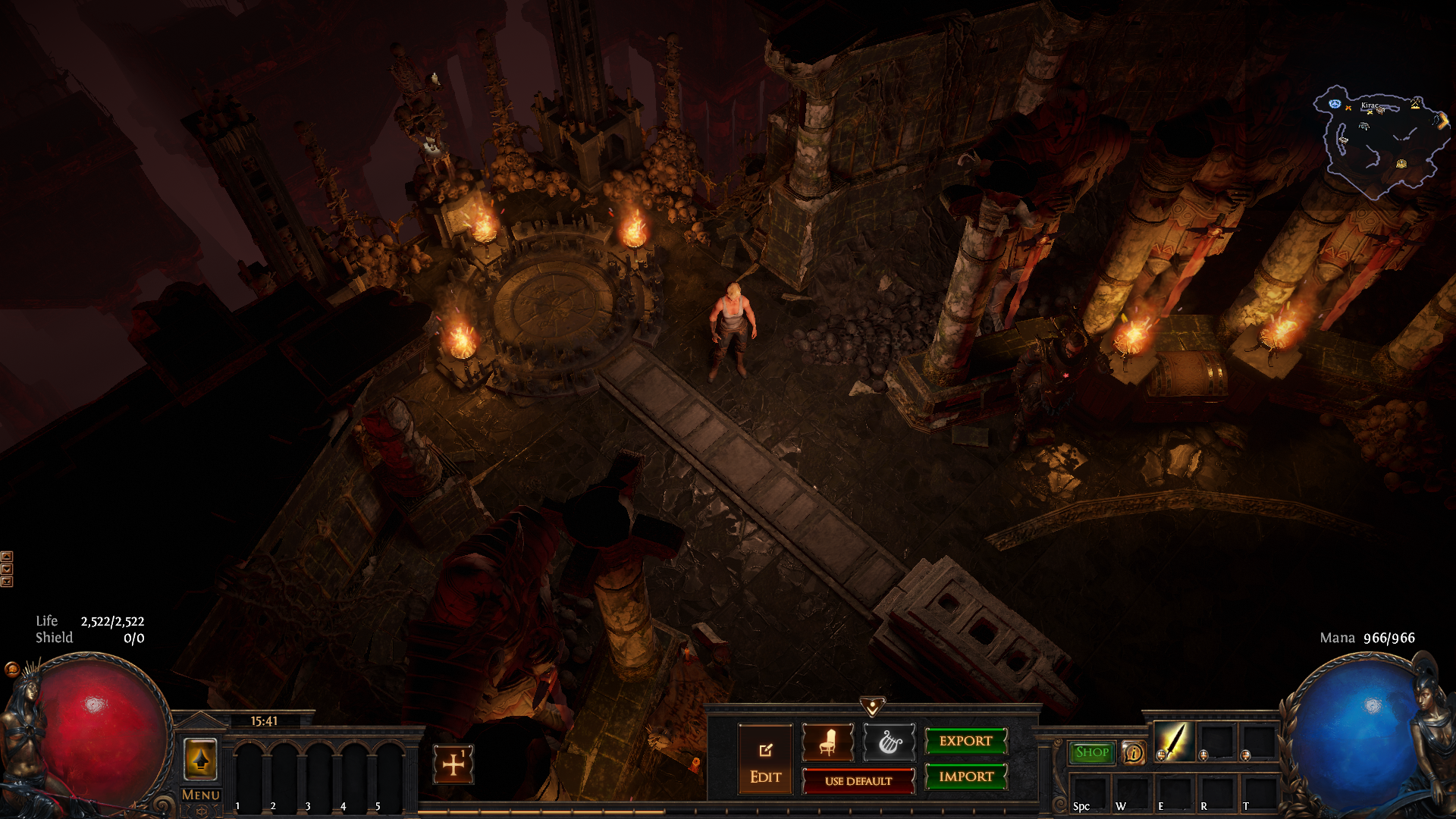
Task: Open the Menu button
Action: (201, 795)
